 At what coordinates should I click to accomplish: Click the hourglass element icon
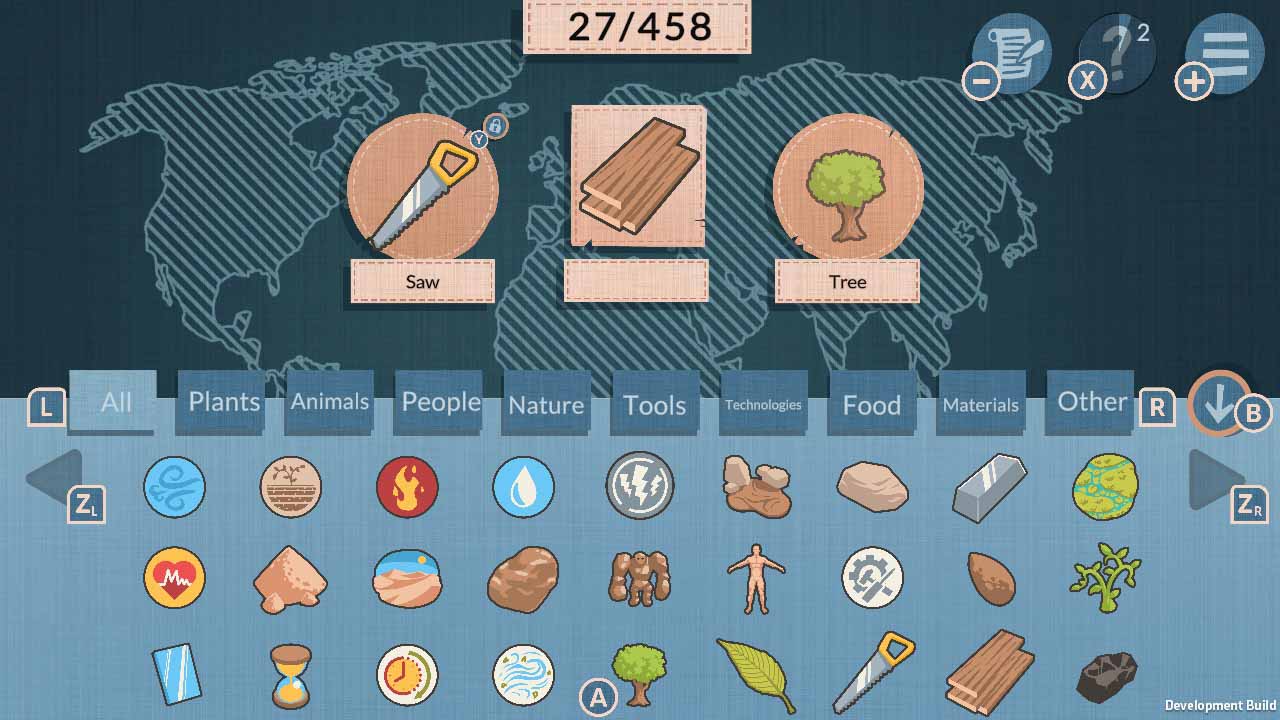[291, 672]
